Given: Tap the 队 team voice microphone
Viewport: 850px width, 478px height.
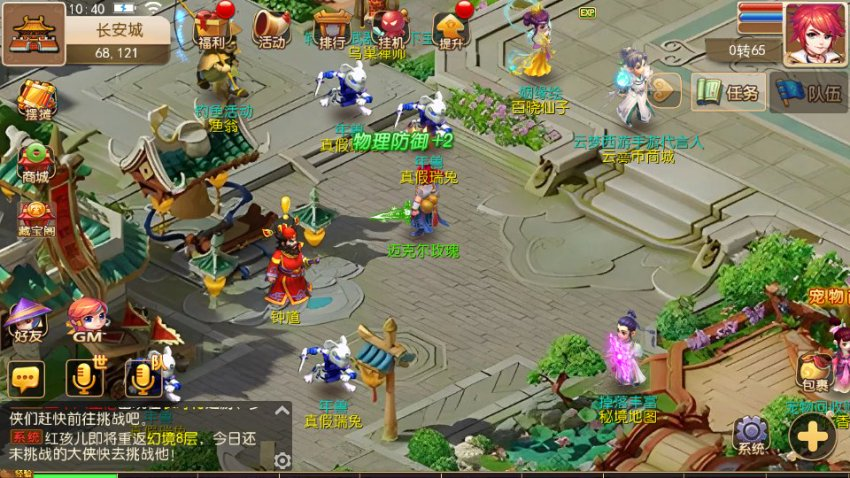Looking at the screenshot, I should 143,378.
